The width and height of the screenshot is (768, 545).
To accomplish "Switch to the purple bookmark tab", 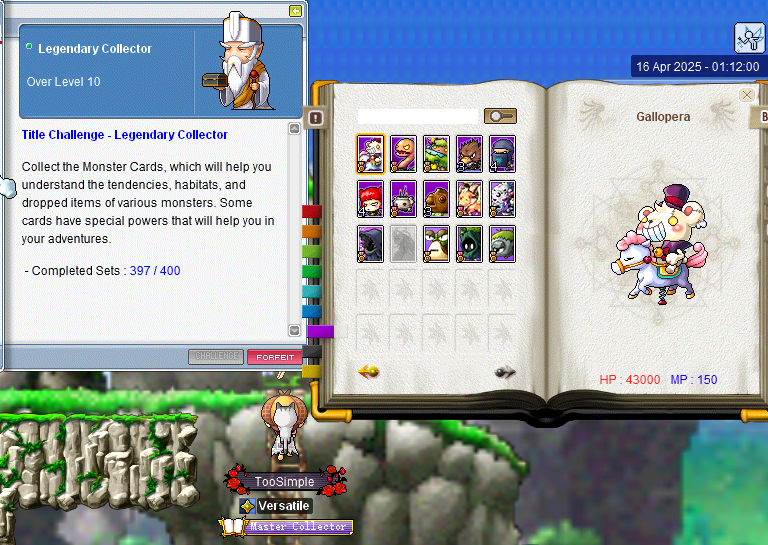I will click(320, 331).
